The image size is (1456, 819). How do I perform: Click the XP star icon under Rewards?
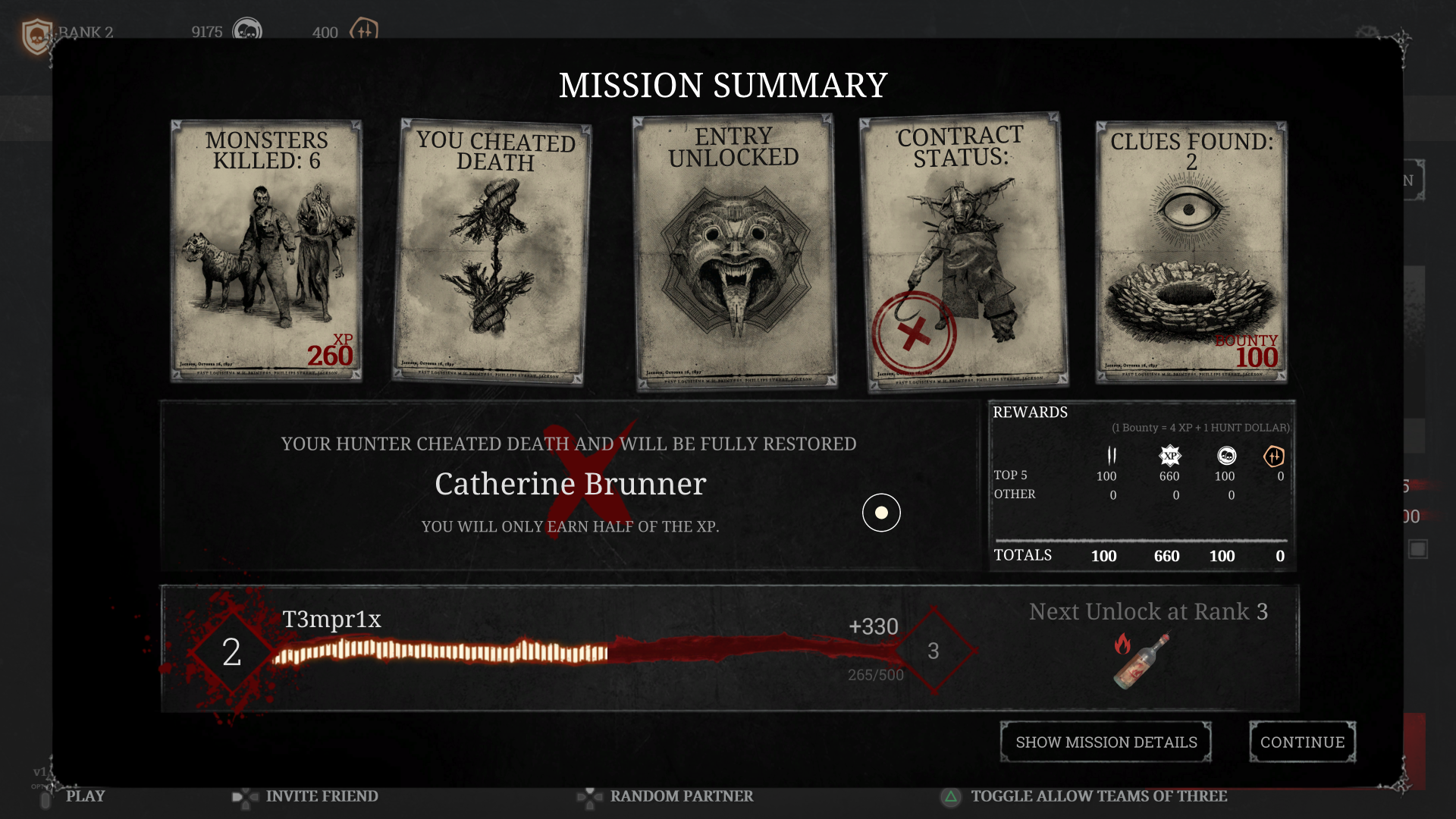pos(1169,457)
